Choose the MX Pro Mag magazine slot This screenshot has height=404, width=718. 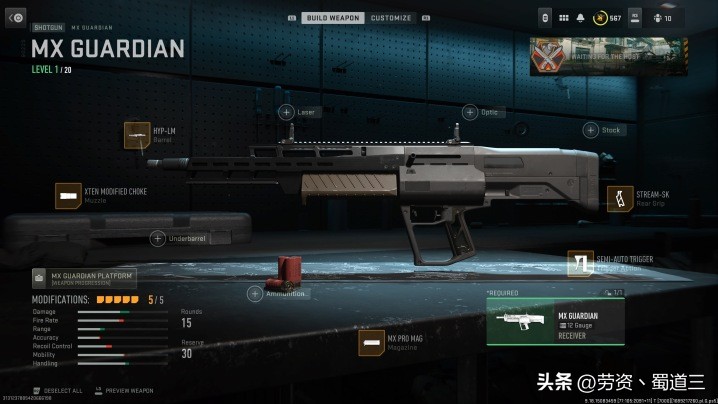point(372,343)
